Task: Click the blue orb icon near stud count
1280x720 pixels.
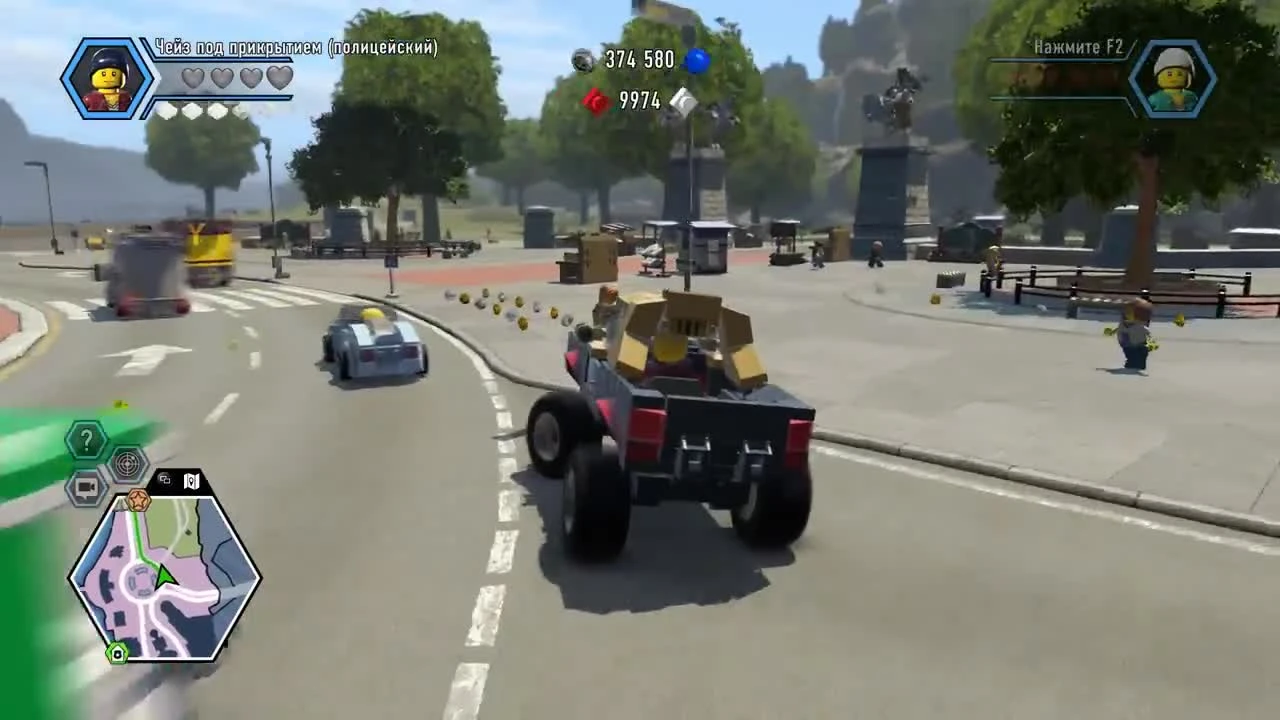Action: (697, 60)
